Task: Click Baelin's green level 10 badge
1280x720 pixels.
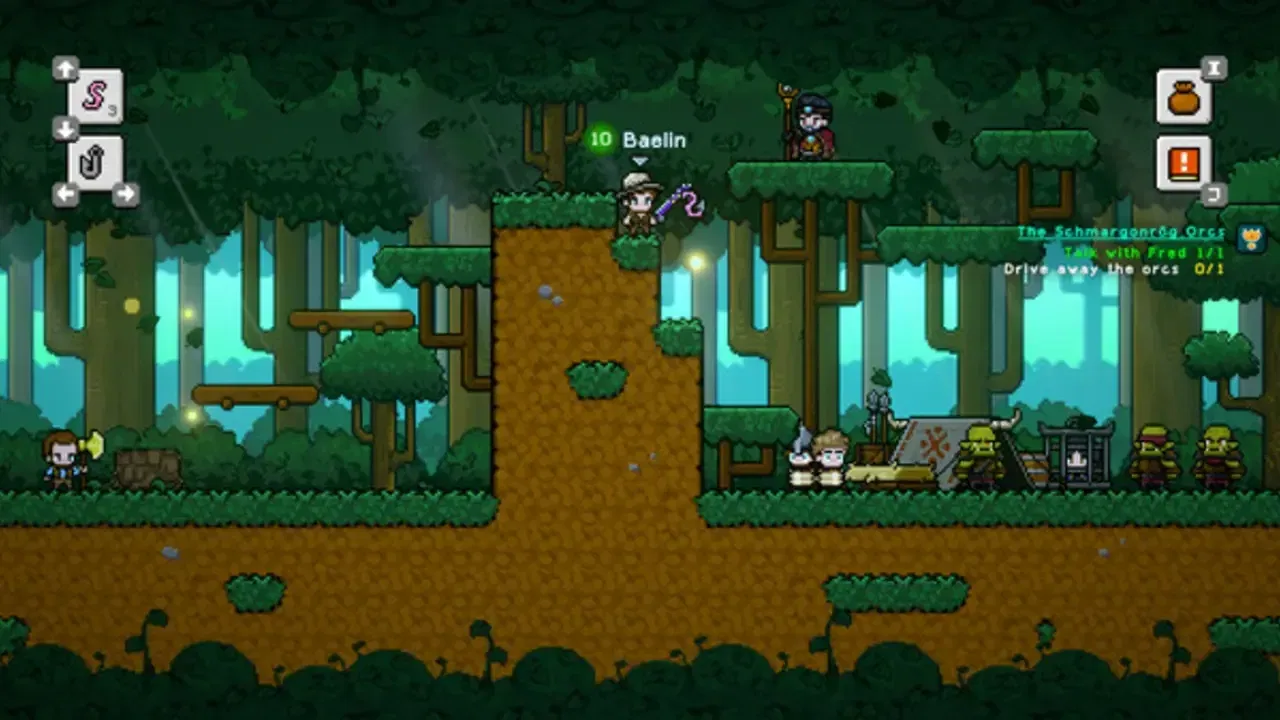Action: (600, 140)
